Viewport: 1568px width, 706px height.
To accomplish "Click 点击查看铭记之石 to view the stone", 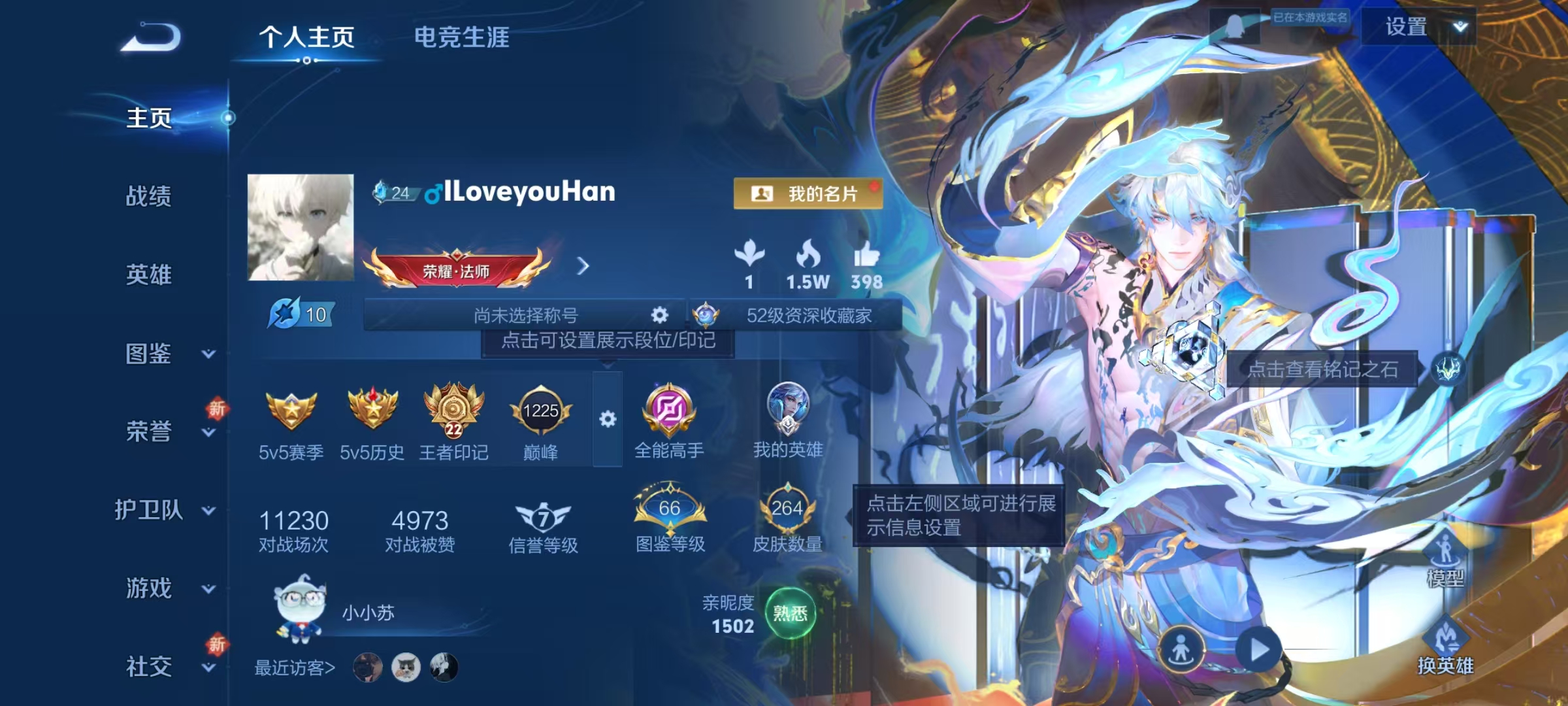I will [1324, 368].
